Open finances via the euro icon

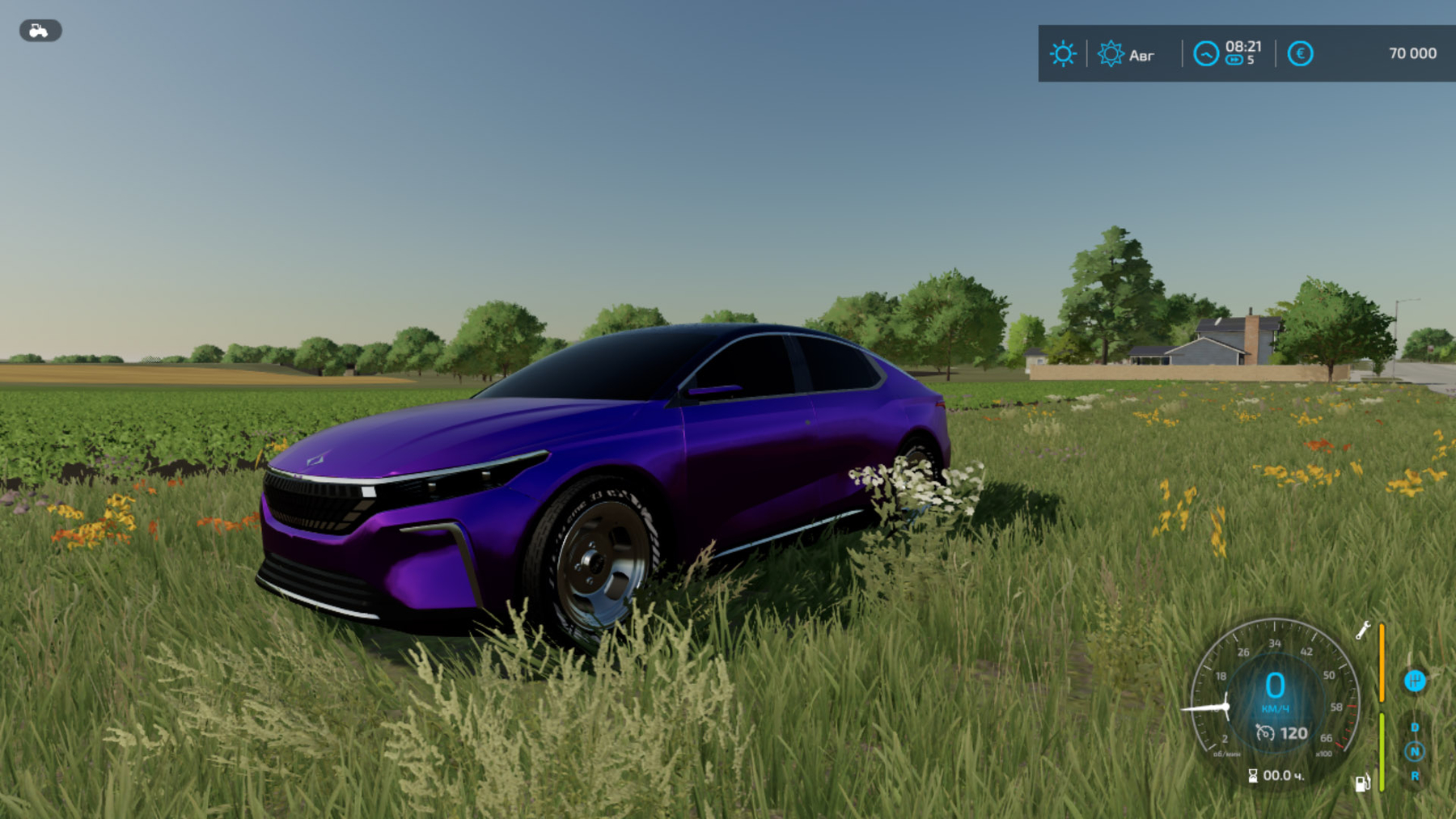click(1300, 54)
